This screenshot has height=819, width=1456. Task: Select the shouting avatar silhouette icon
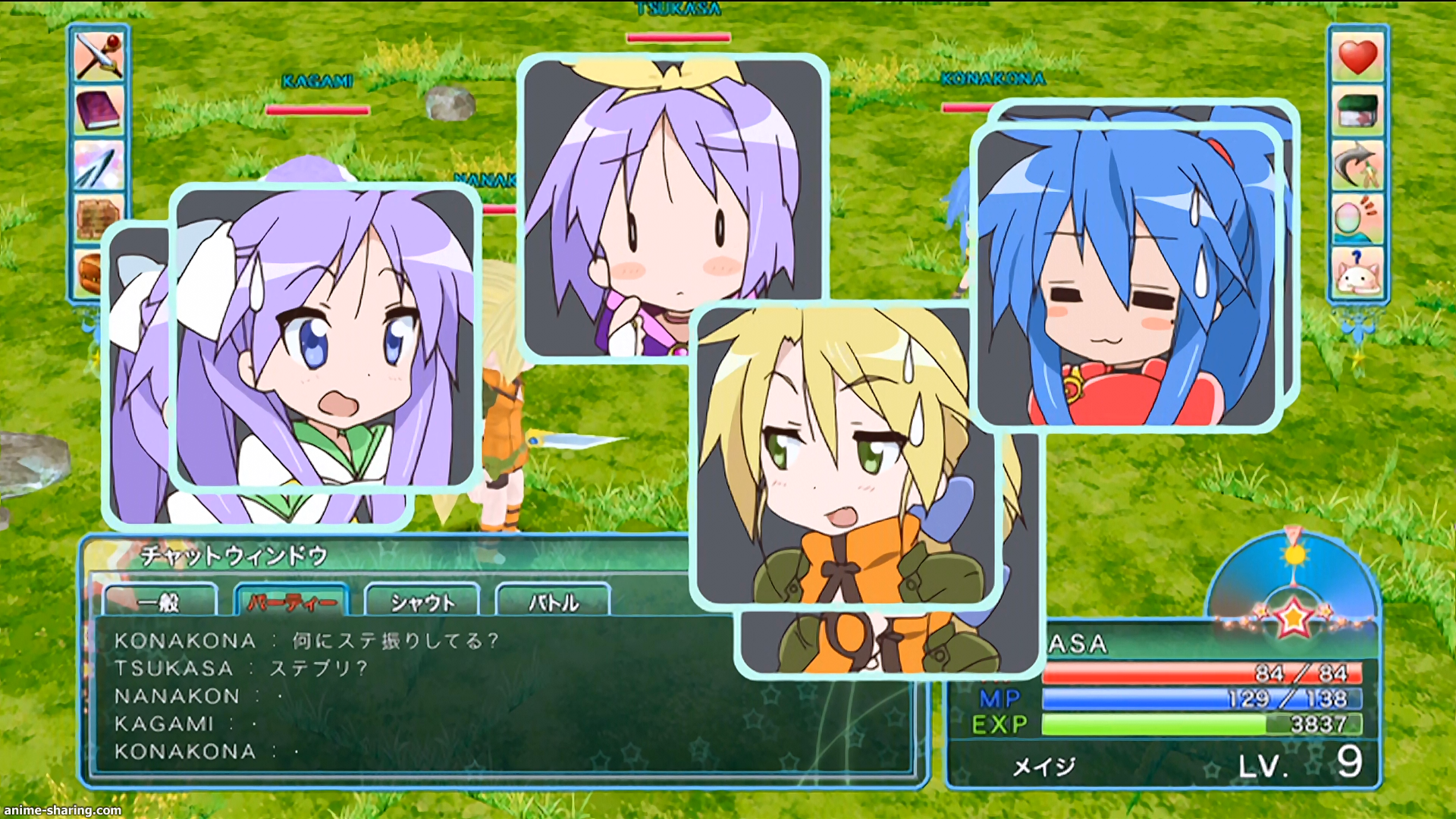(1357, 219)
